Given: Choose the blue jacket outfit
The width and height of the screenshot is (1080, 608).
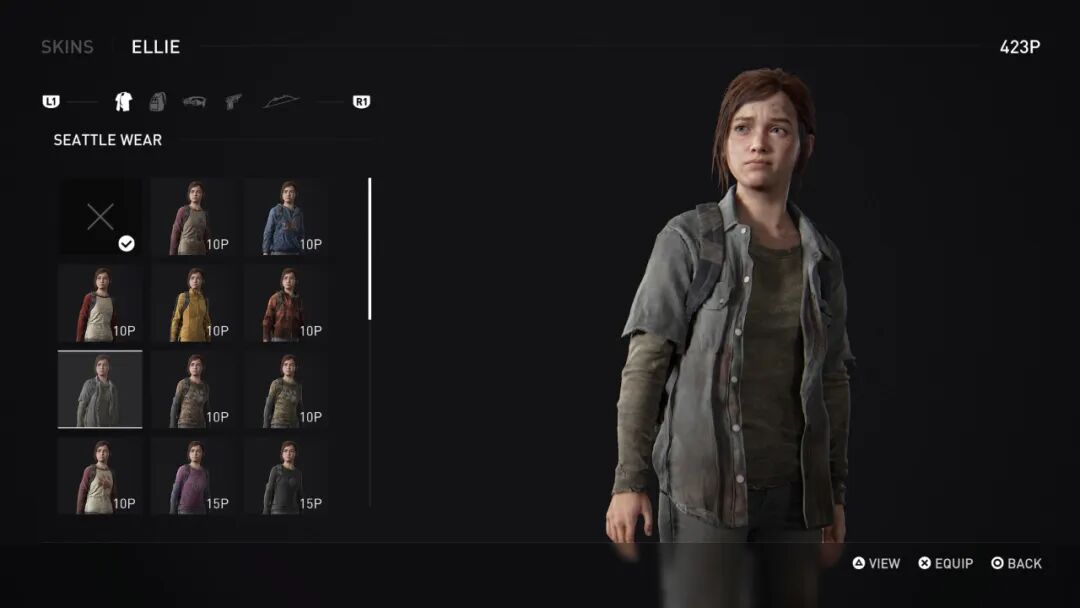Looking at the screenshot, I should point(287,216).
